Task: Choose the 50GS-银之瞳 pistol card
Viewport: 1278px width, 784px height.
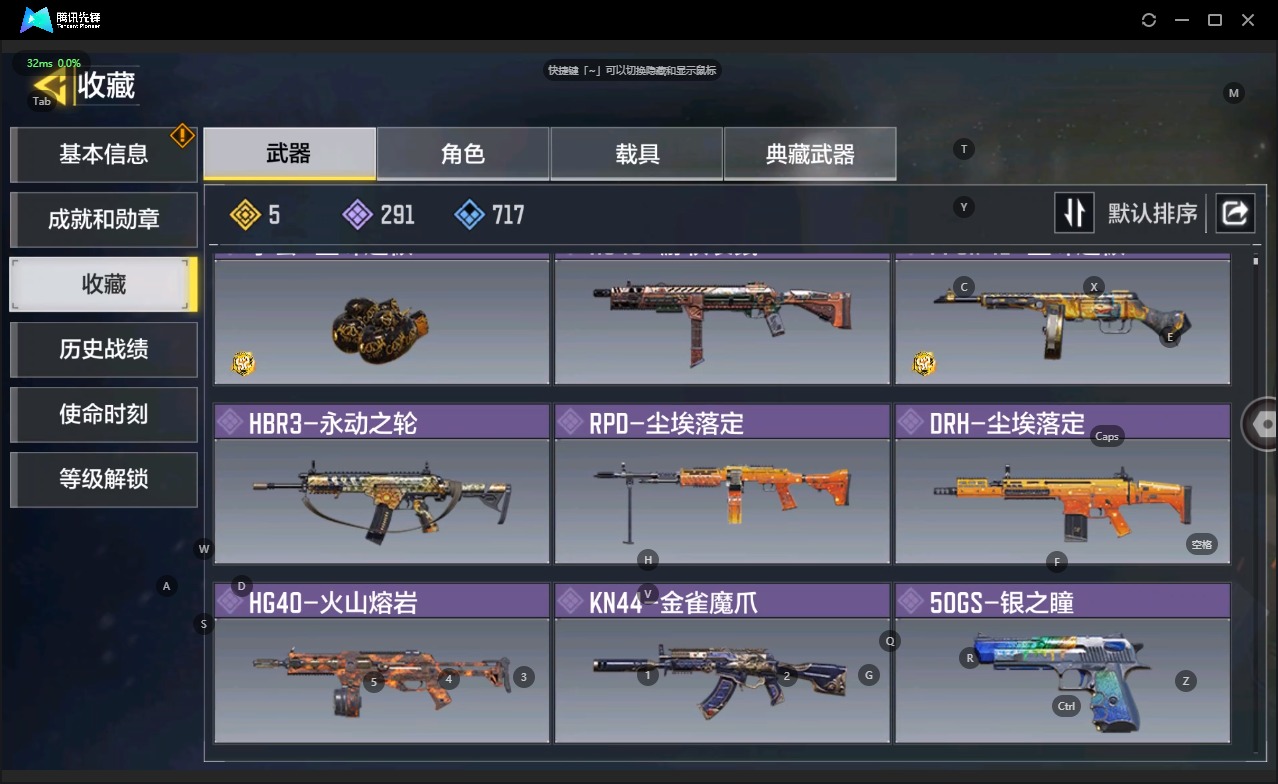Action: point(1062,664)
